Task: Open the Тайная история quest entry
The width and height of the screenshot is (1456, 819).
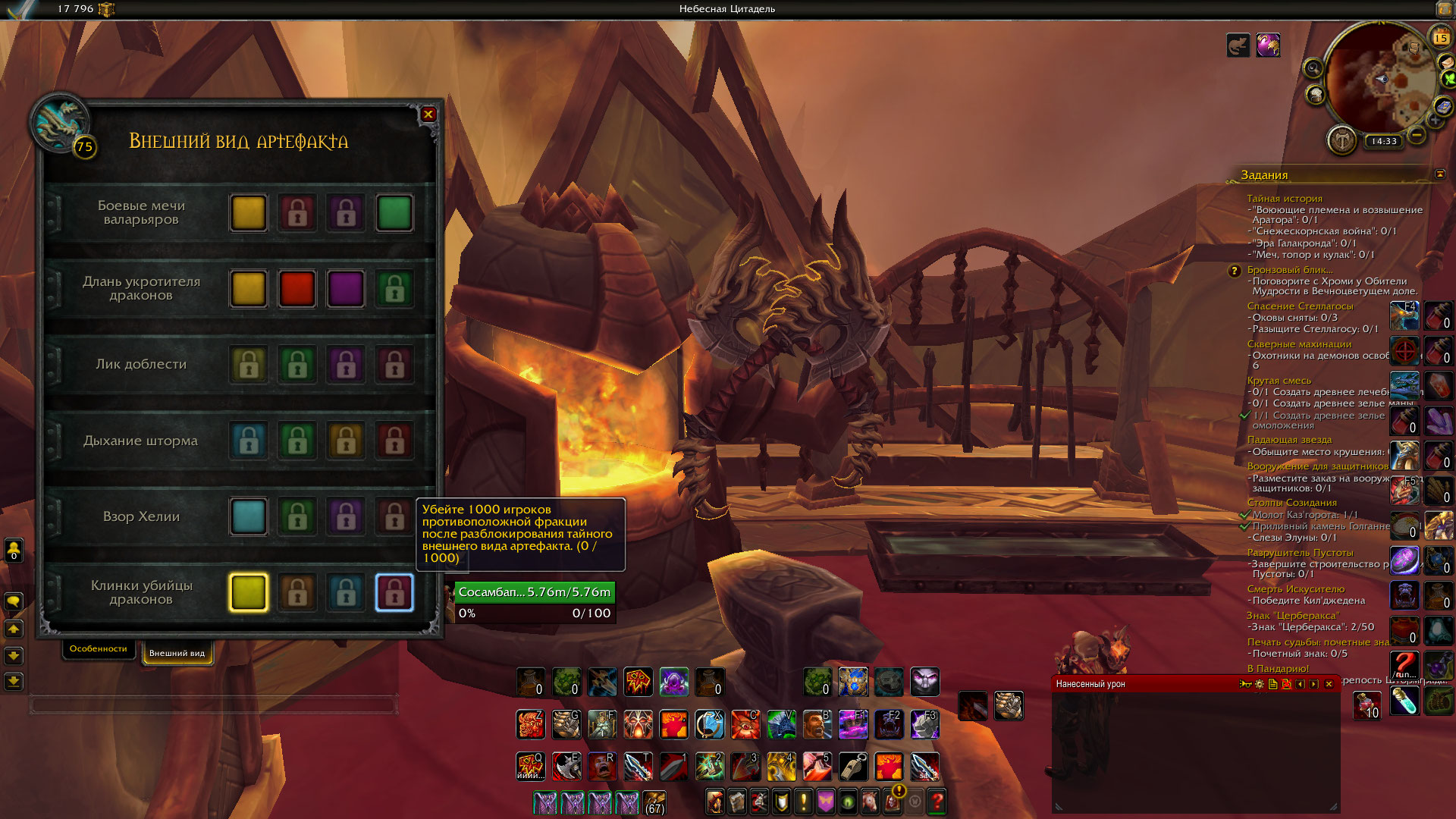Action: click(1285, 199)
